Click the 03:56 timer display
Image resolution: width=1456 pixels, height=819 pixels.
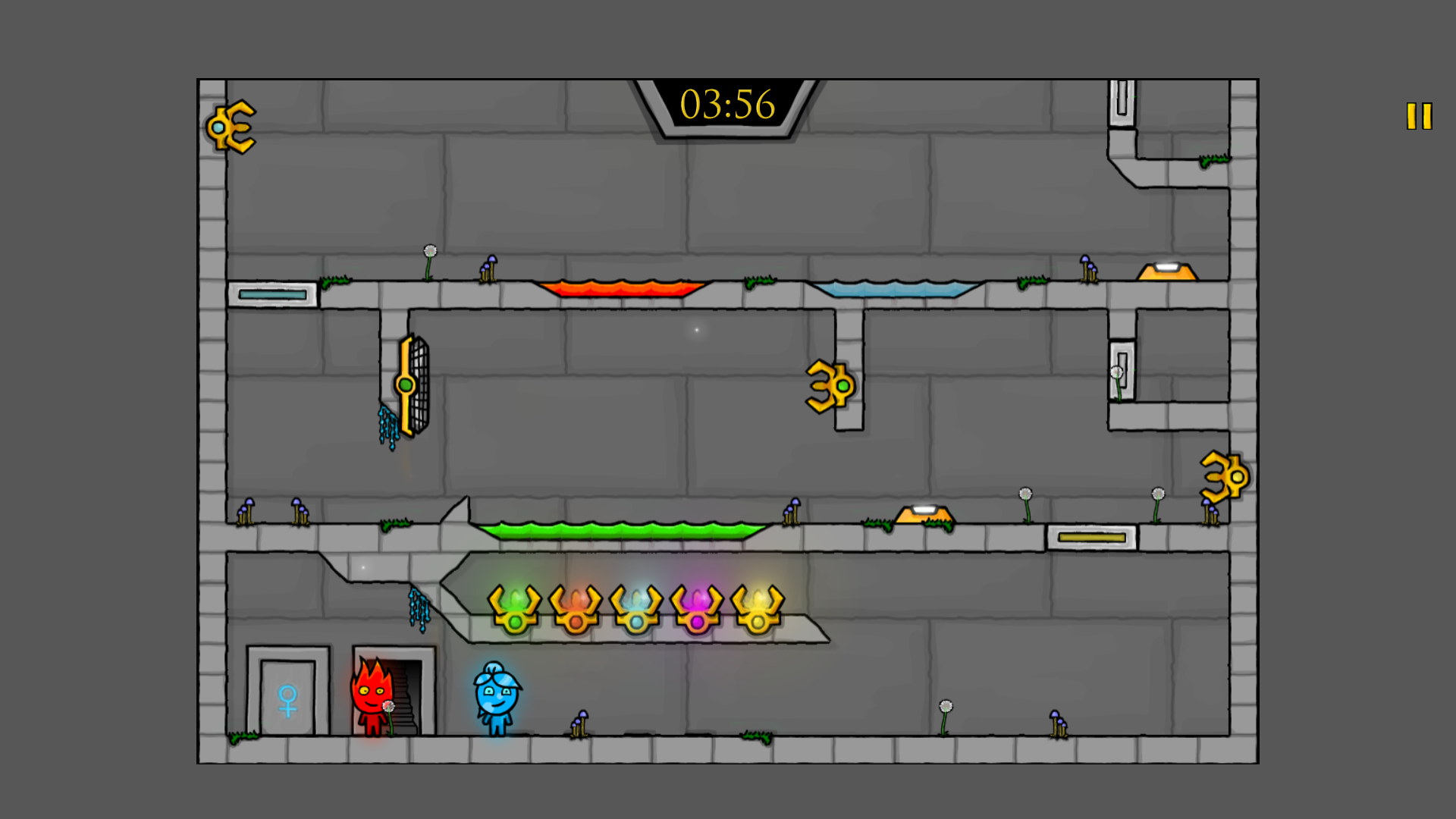click(727, 106)
